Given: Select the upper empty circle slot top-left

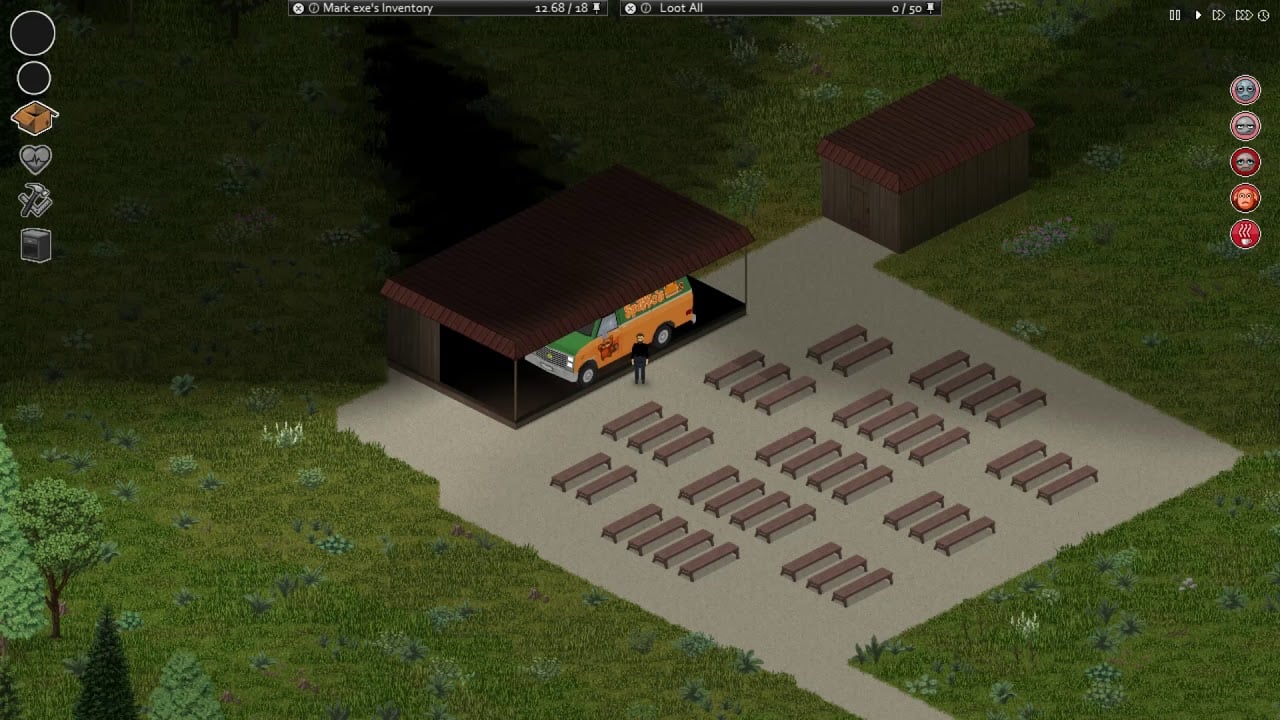Looking at the screenshot, I should pyautogui.click(x=33, y=33).
